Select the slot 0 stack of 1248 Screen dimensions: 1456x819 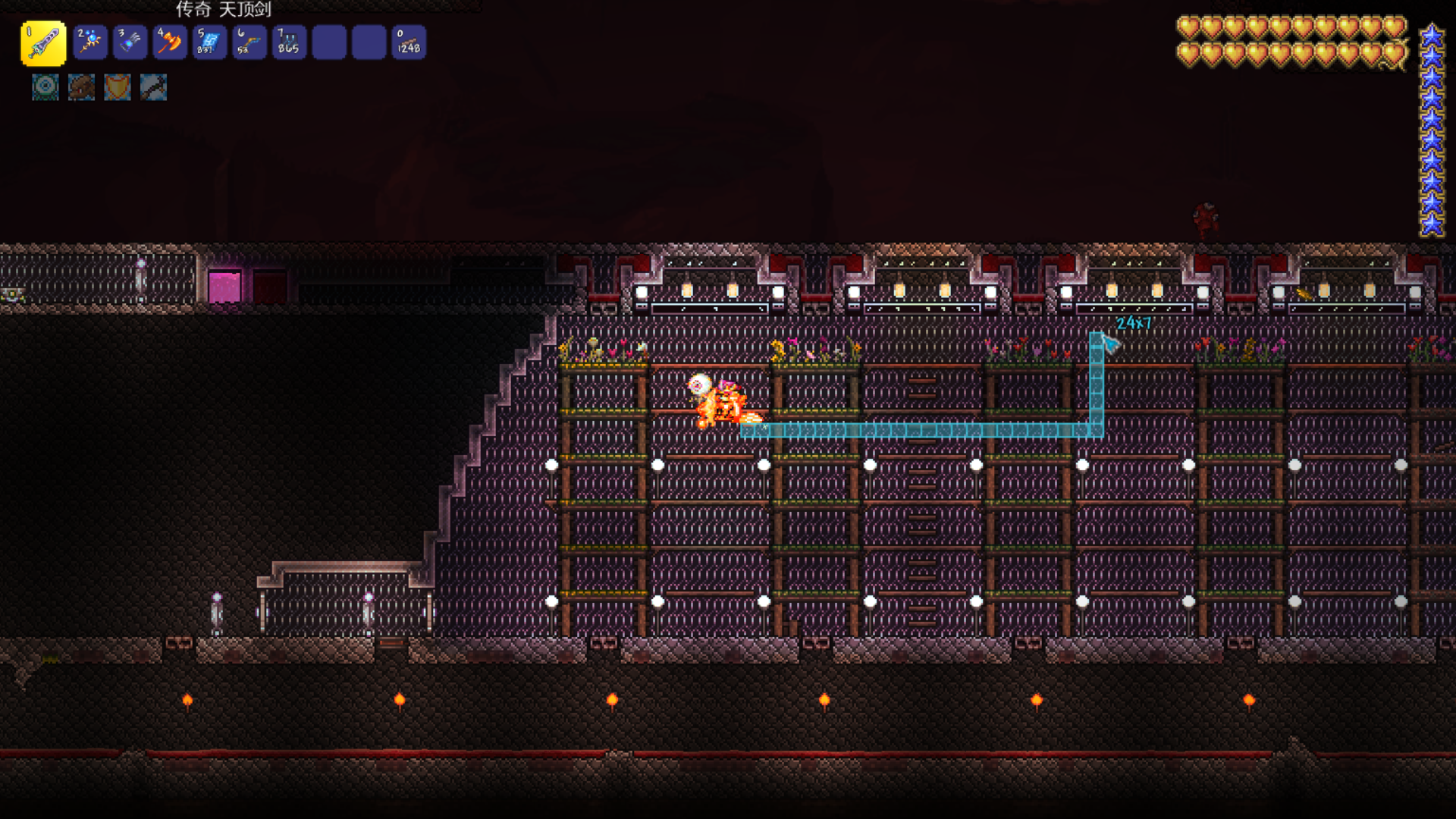(x=409, y=42)
